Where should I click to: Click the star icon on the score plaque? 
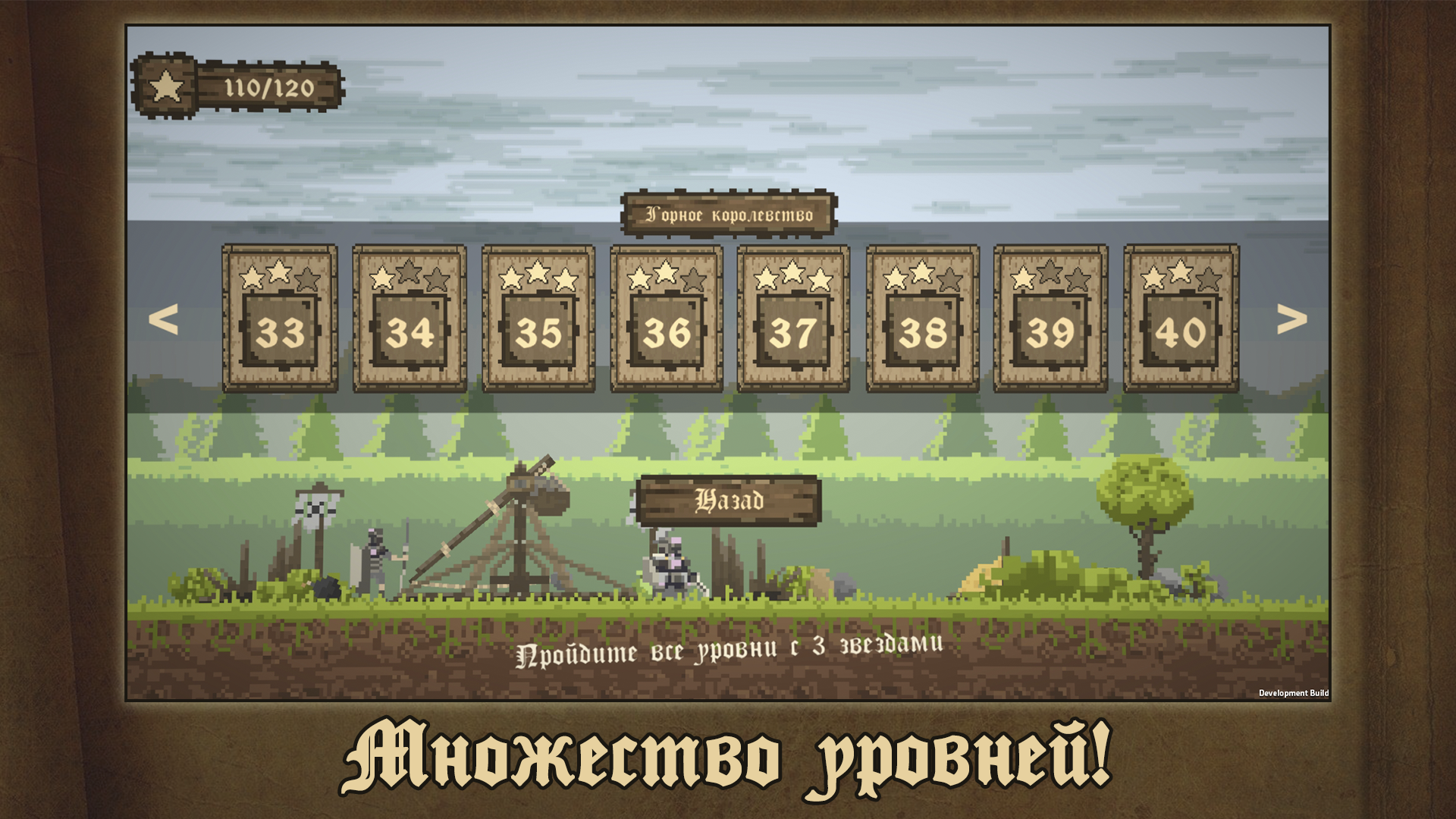point(165,86)
